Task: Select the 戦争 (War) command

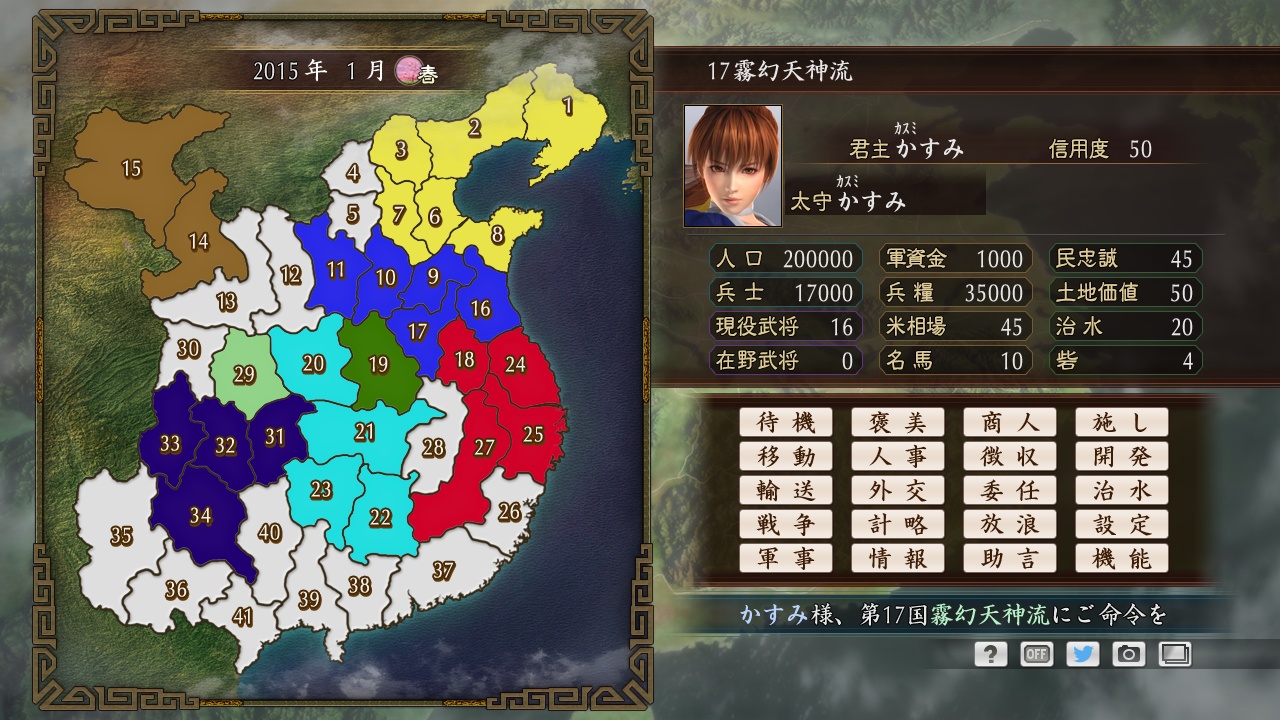Action: point(786,524)
